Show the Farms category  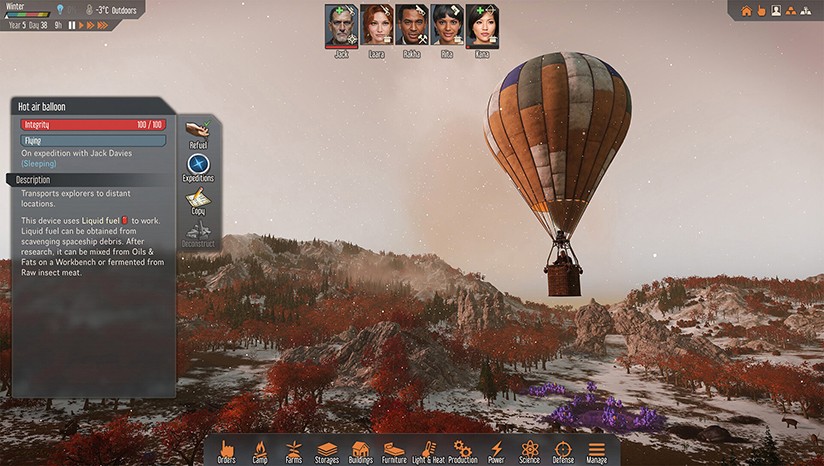coord(293,450)
